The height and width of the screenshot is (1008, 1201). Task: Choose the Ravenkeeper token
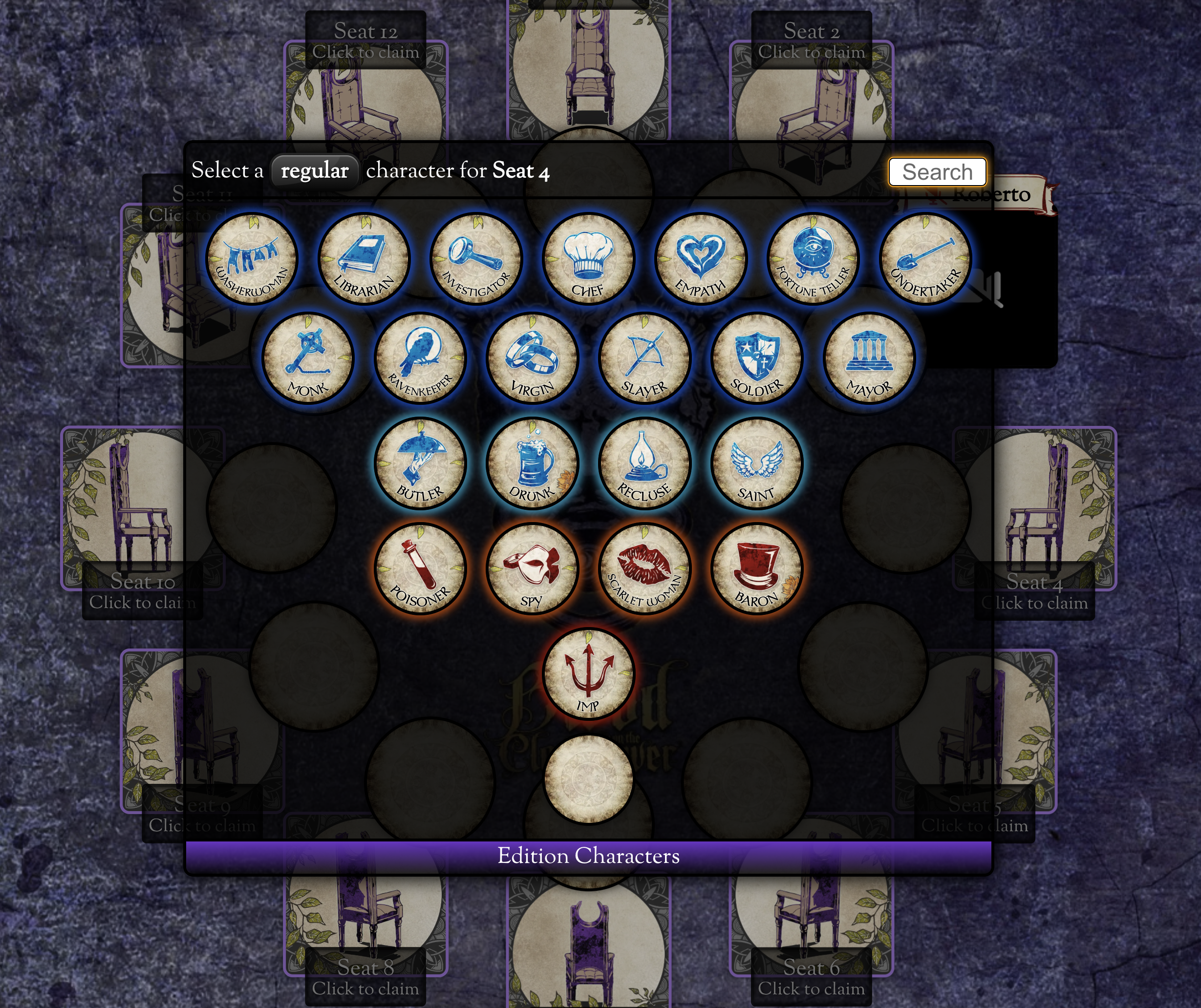pos(420,358)
